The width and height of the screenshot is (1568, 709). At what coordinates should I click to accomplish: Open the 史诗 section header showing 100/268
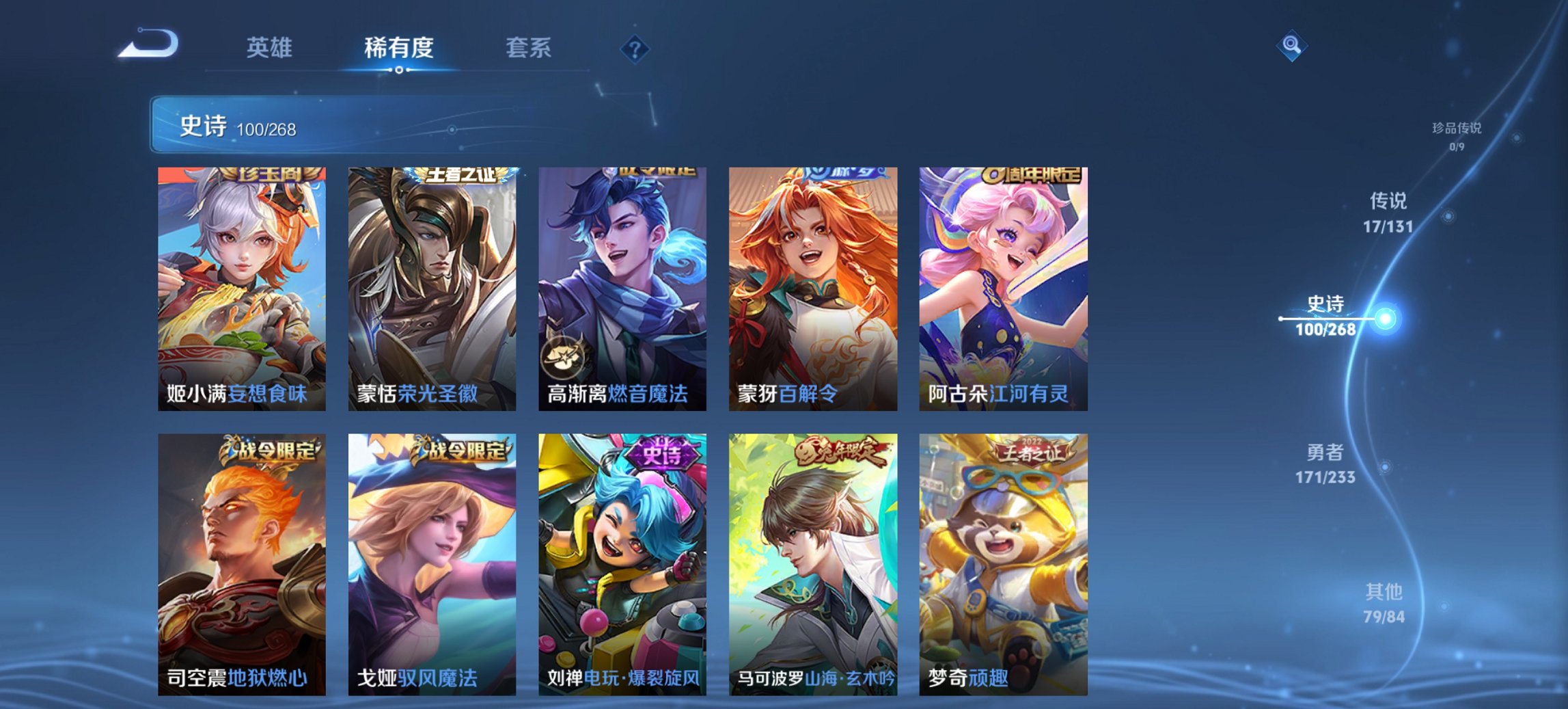click(x=239, y=125)
